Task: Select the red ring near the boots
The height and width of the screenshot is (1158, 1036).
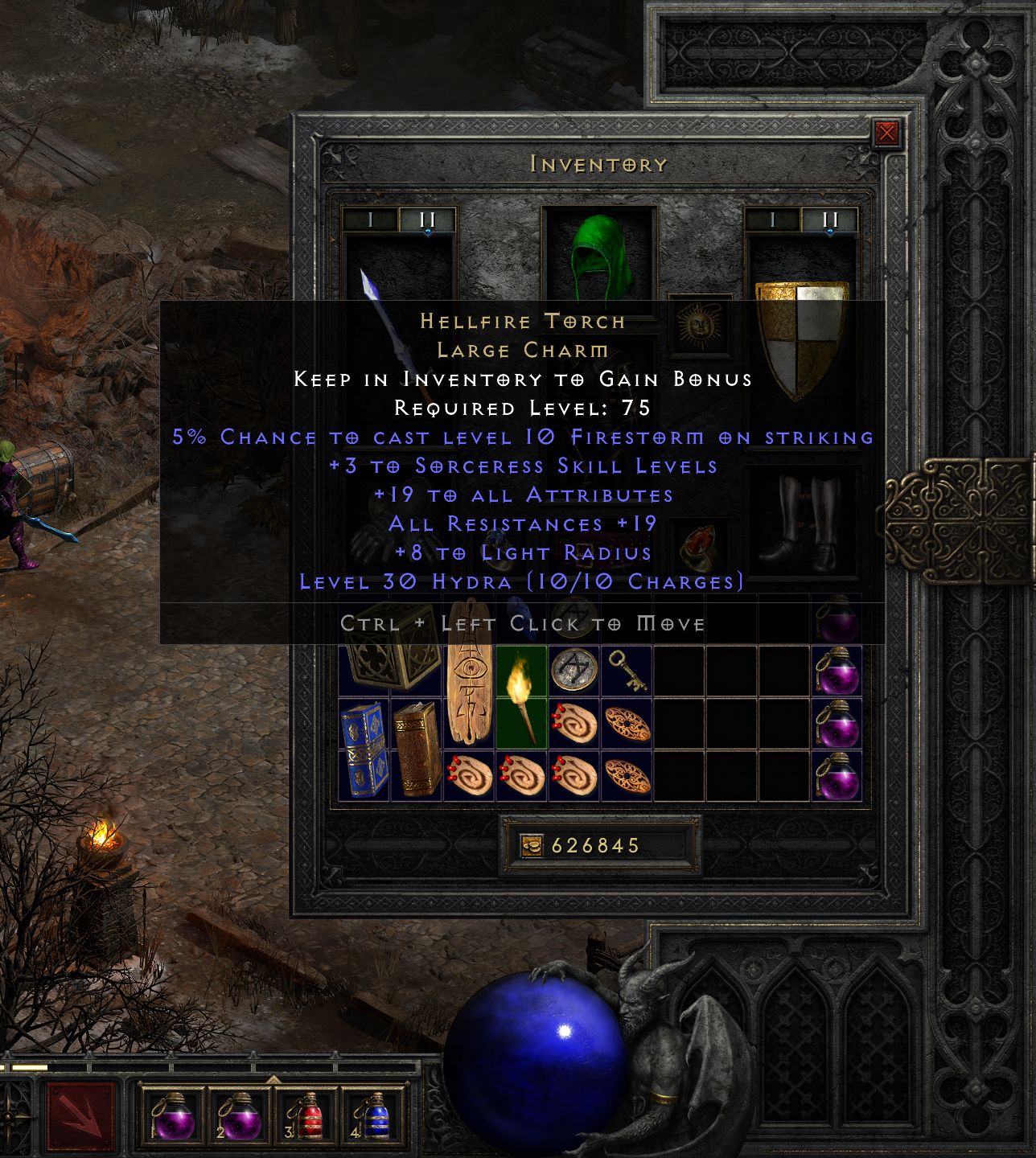Action: click(x=697, y=547)
